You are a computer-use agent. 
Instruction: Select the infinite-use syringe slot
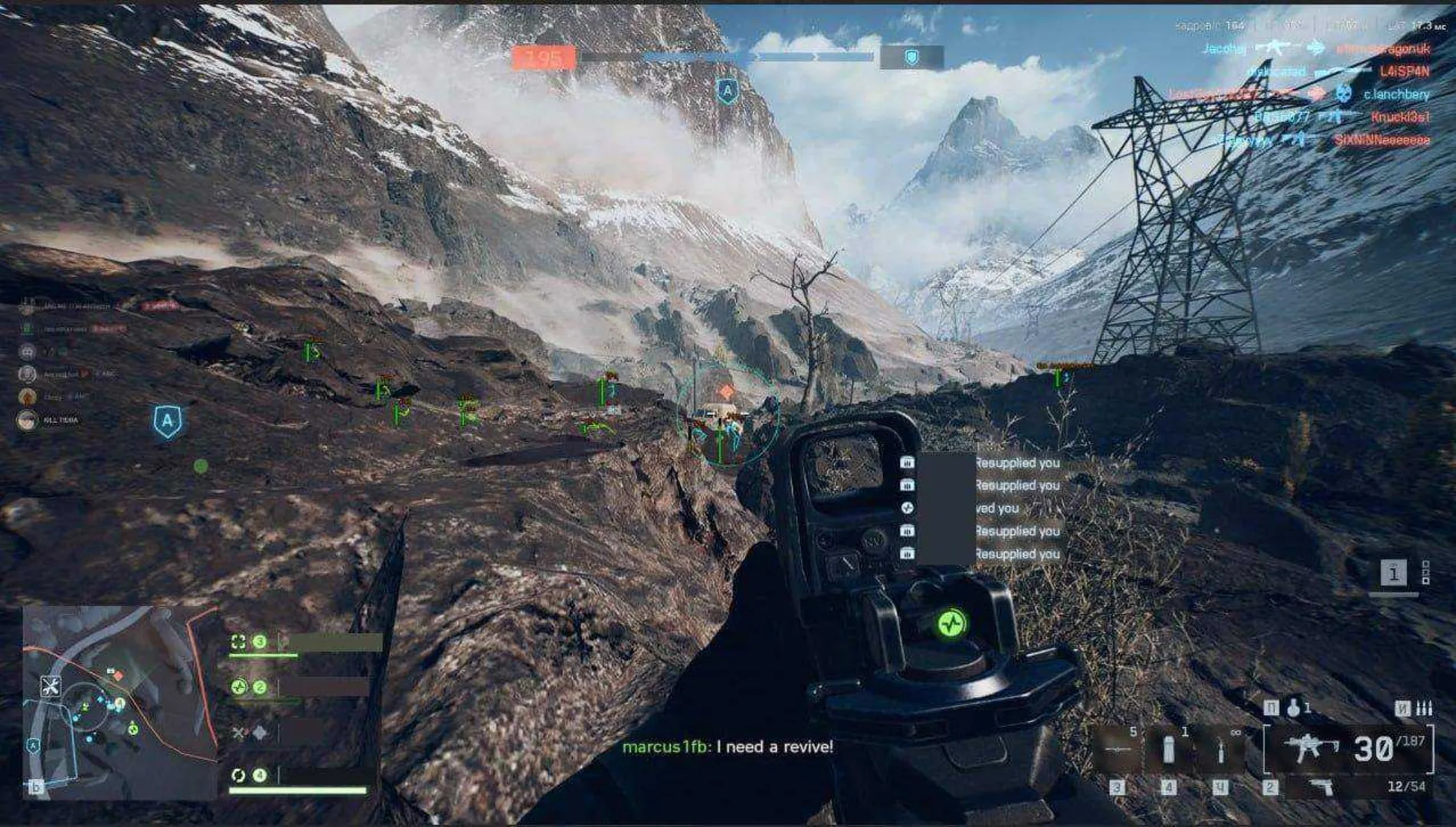tap(1221, 750)
